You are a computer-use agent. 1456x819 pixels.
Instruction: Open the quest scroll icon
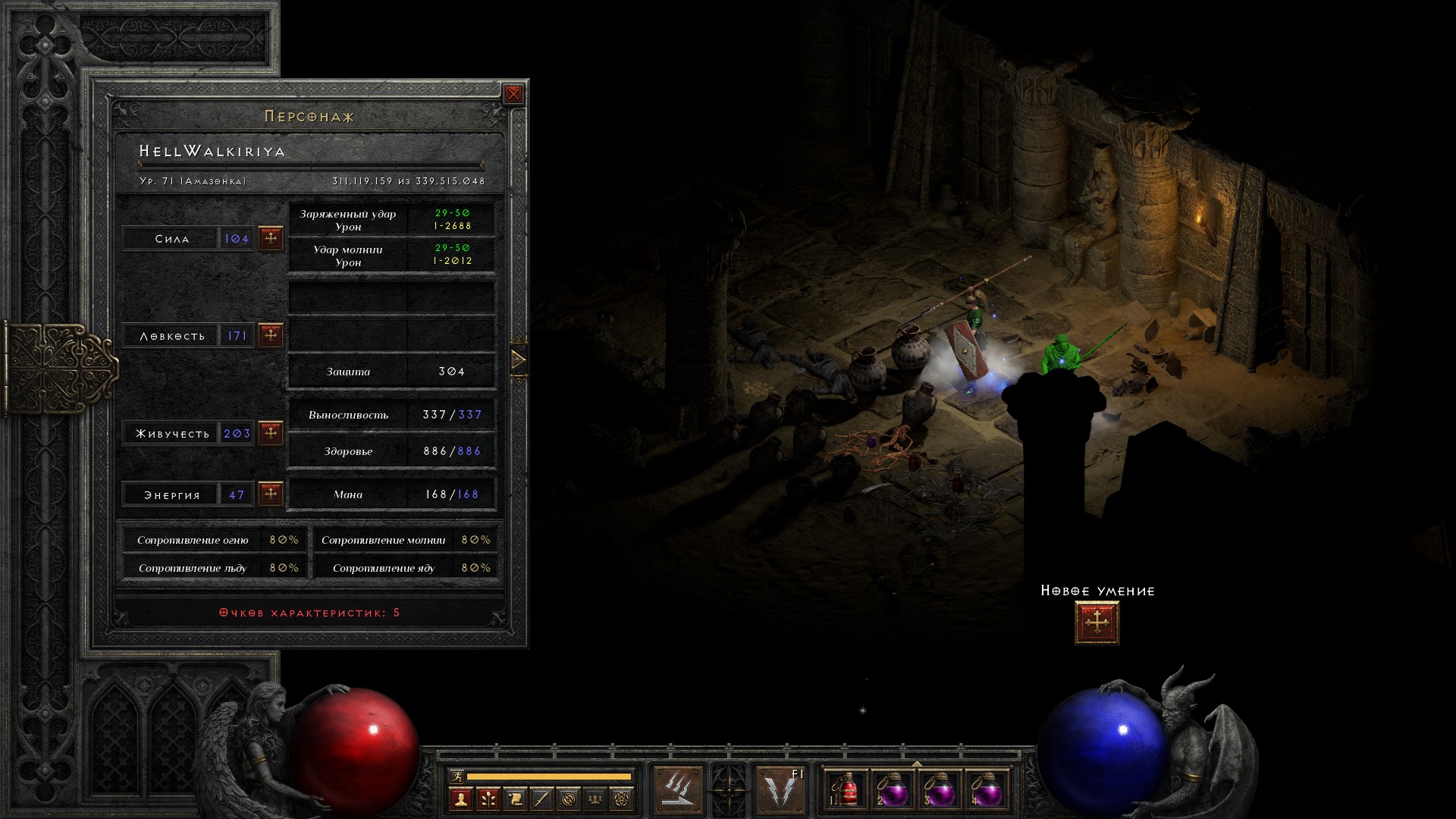(515, 799)
